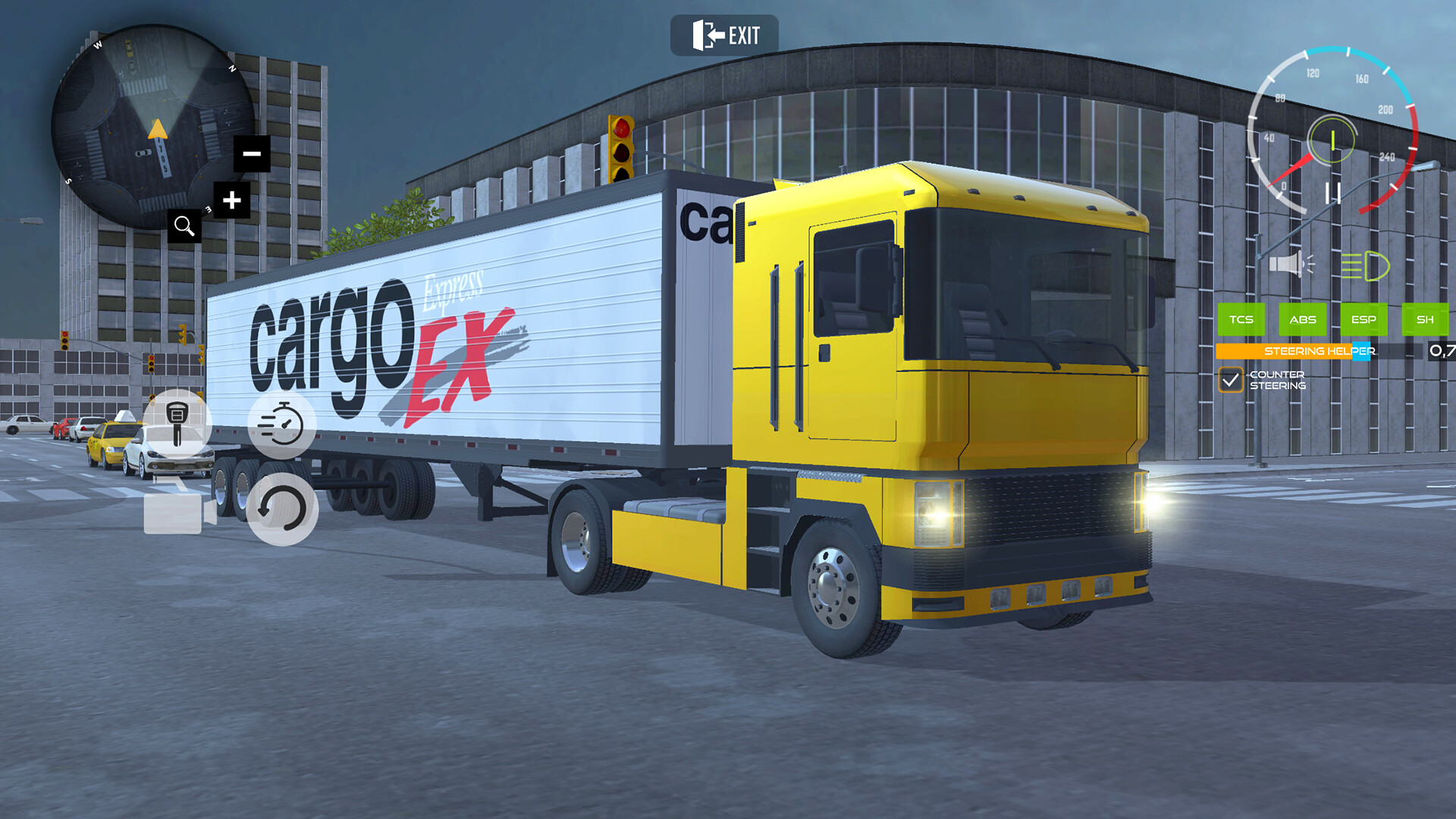Toggle ESP stability control

point(1364,320)
